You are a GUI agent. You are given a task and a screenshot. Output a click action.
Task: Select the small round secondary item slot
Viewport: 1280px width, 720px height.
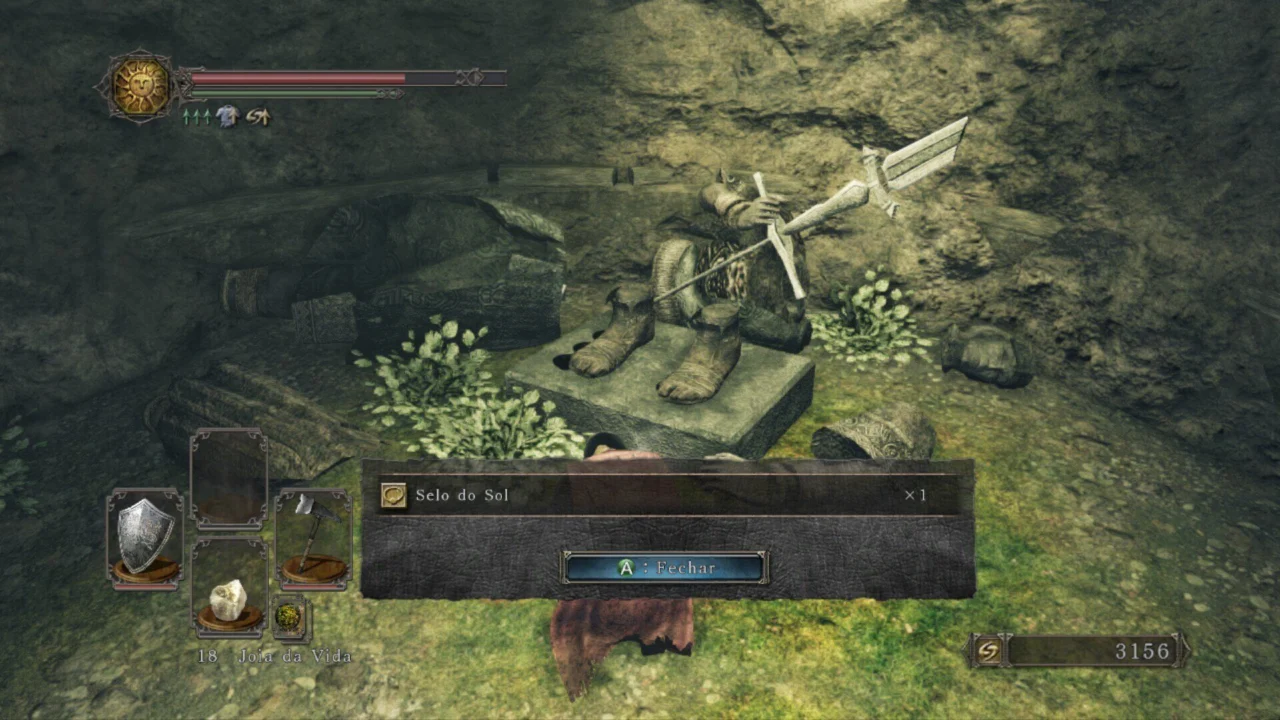click(x=289, y=617)
